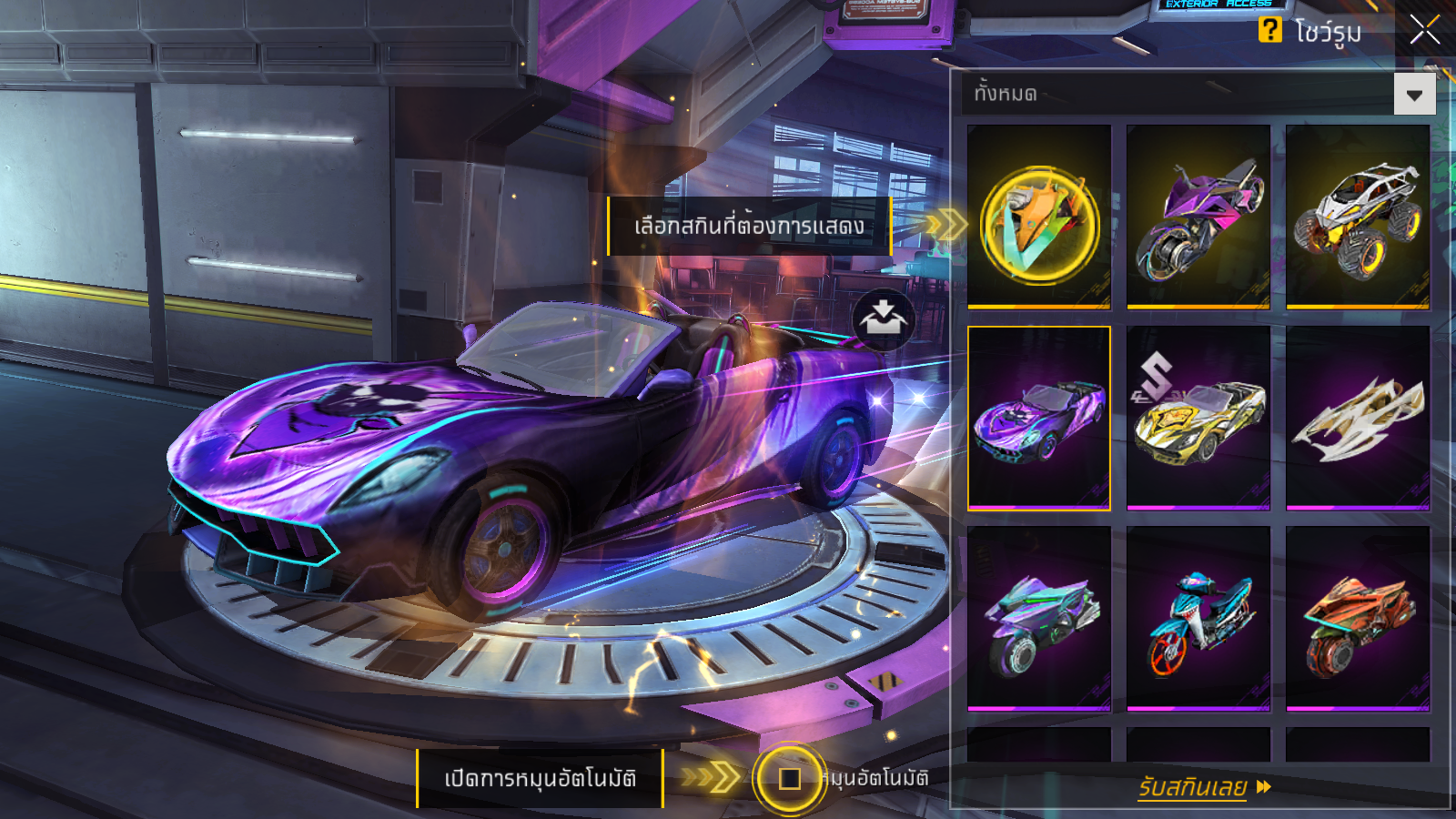Screen dimensions: 1456x819
Task: Open the yellow question mark help
Action: (x=1269, y=30)
